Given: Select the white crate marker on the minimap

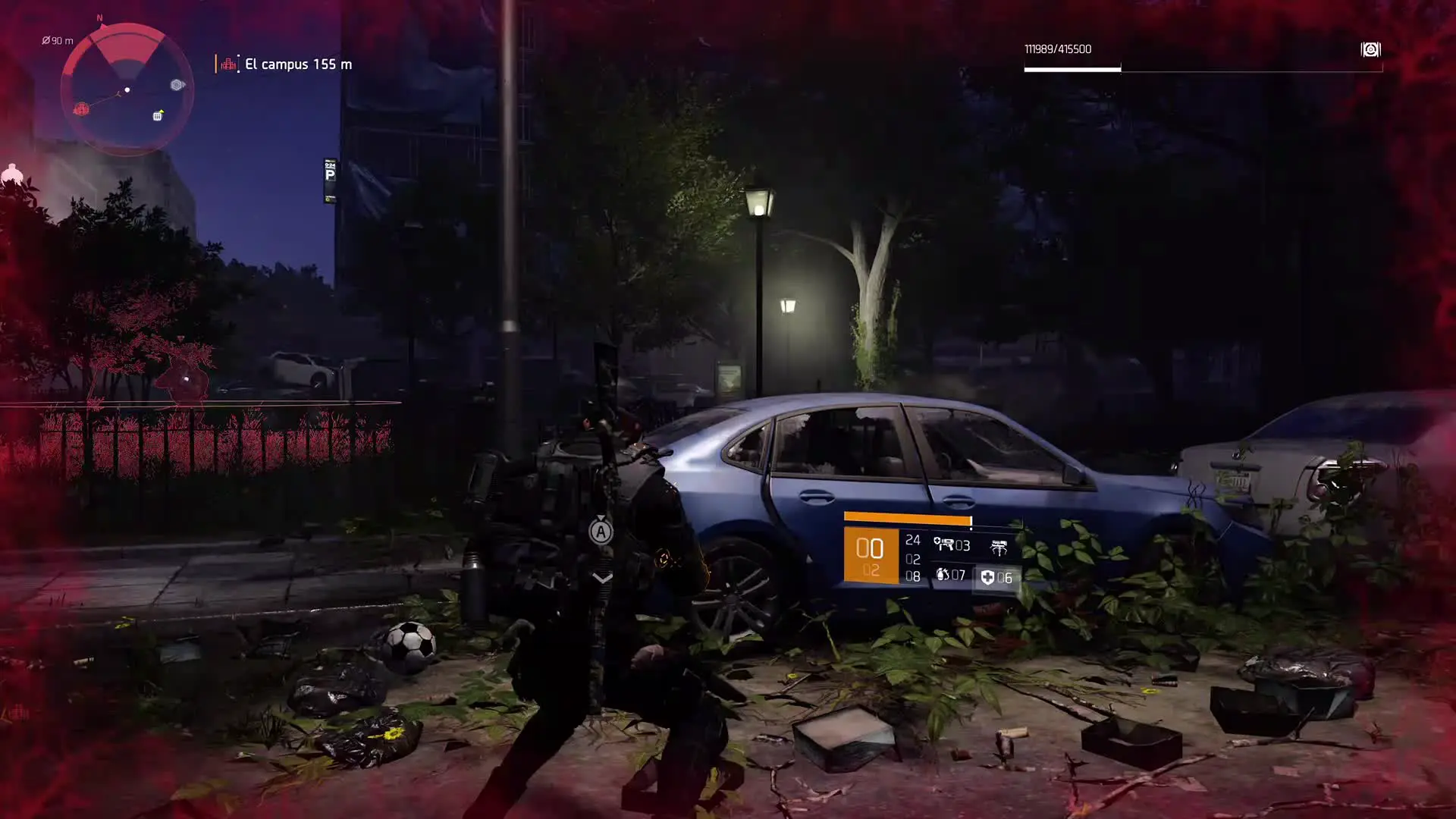Looking at the screenshot, I should coord(158,115).
